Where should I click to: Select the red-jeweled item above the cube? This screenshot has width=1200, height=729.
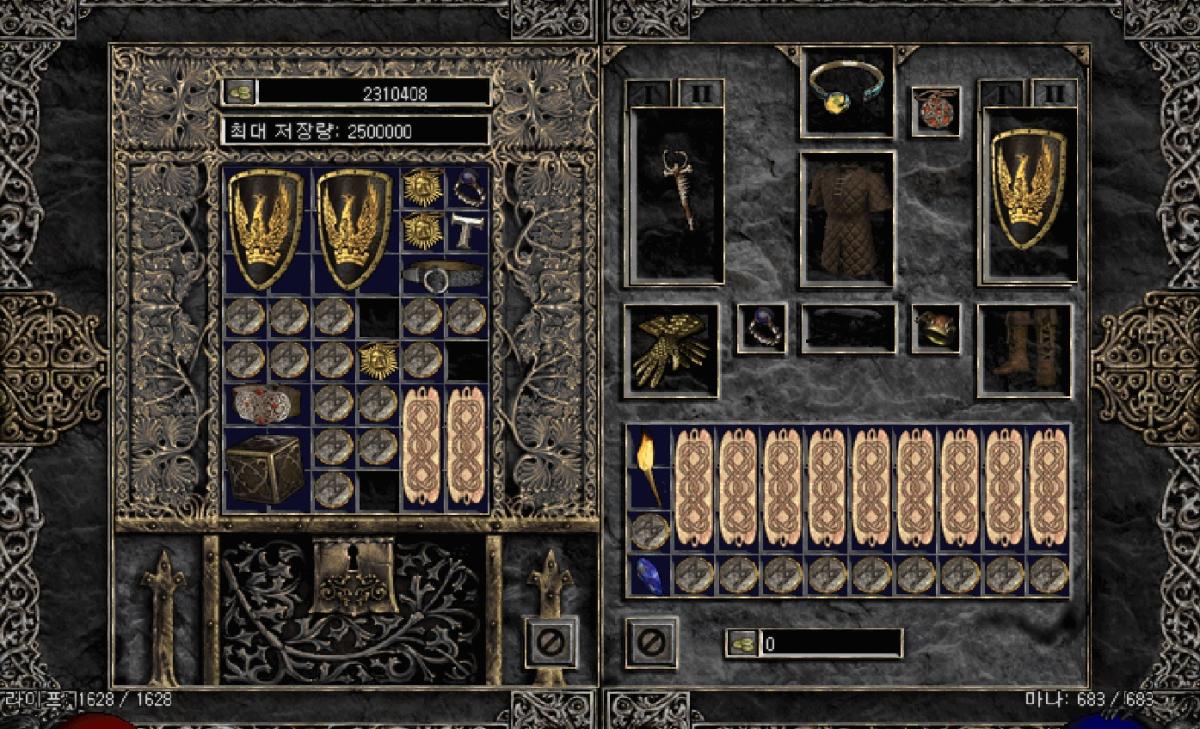pos(264,403)
